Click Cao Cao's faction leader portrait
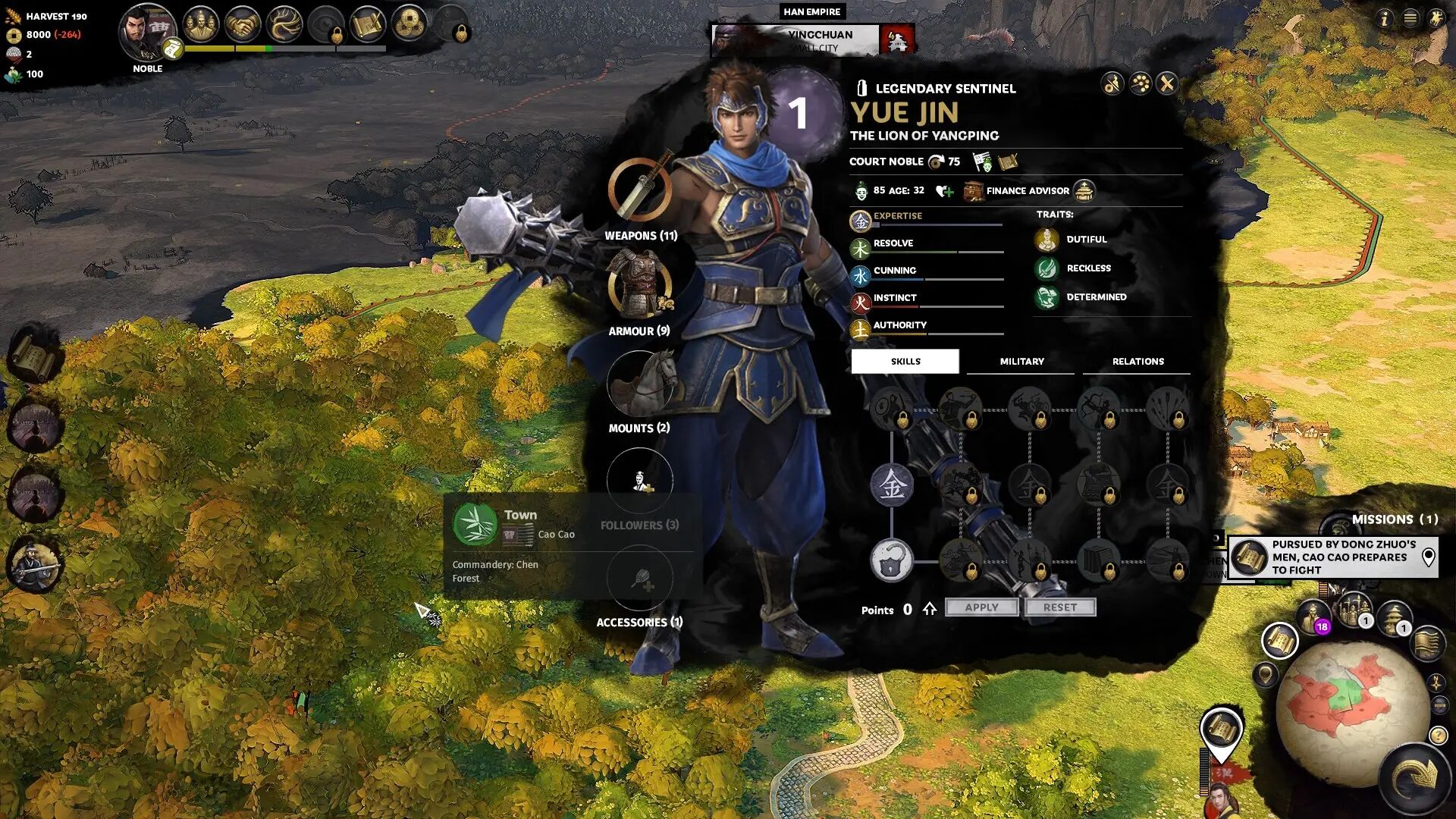Viewport: 1456px width, 819px height. (x=146, y=32)
